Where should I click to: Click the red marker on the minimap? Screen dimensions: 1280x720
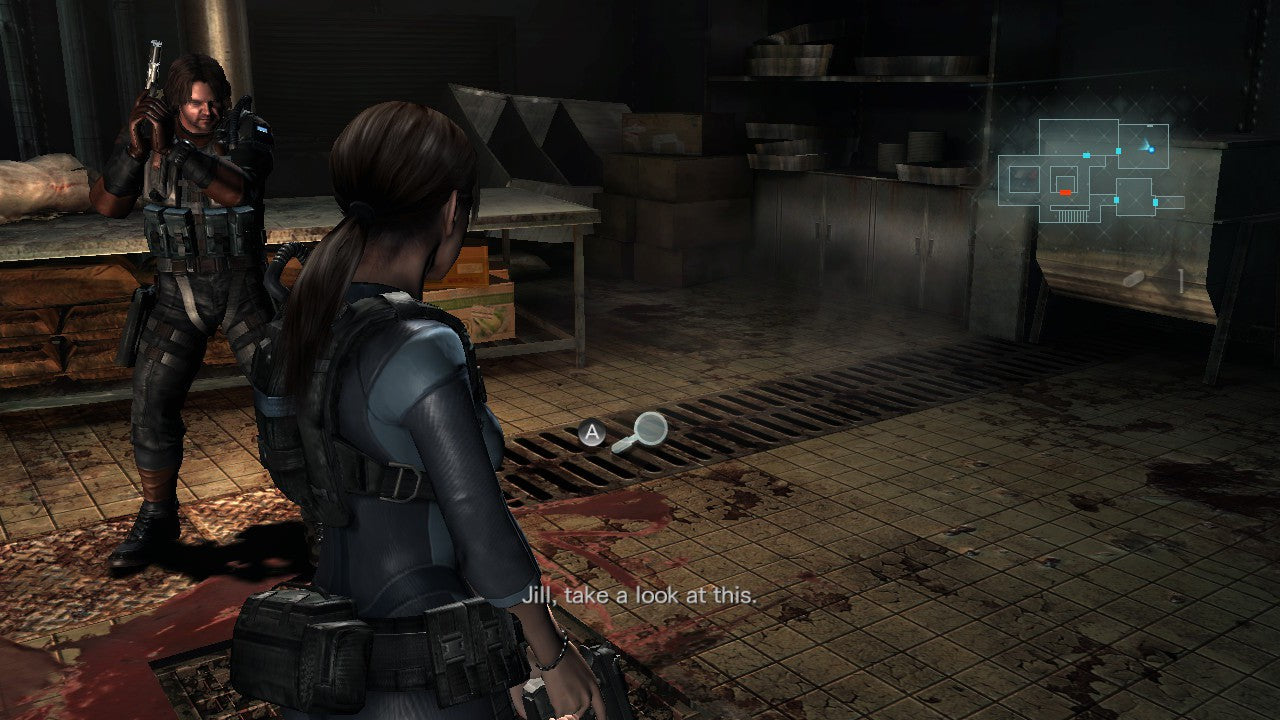pos(1065,191)
